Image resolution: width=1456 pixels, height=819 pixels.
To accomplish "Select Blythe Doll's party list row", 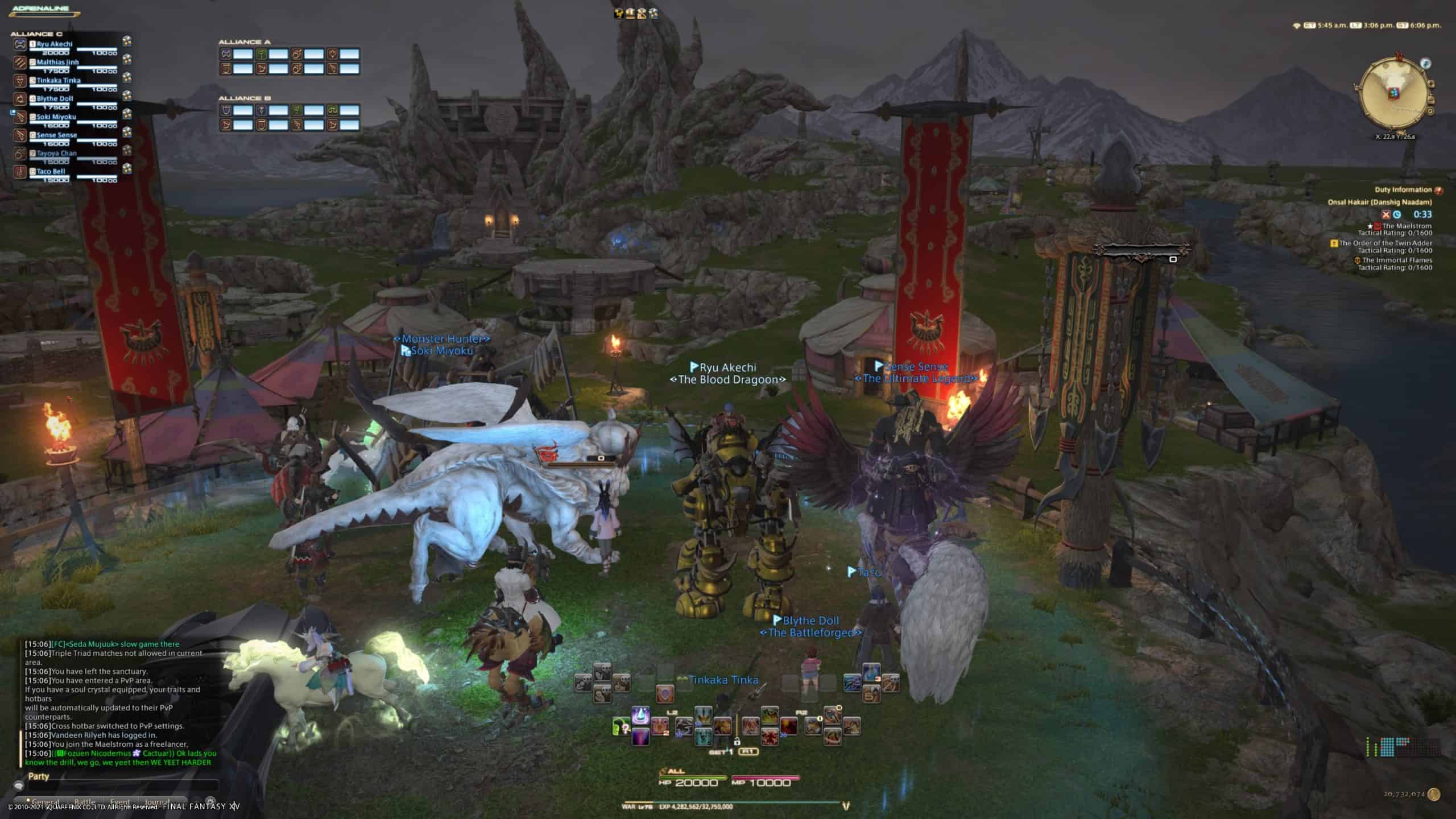I will [55, 98].
